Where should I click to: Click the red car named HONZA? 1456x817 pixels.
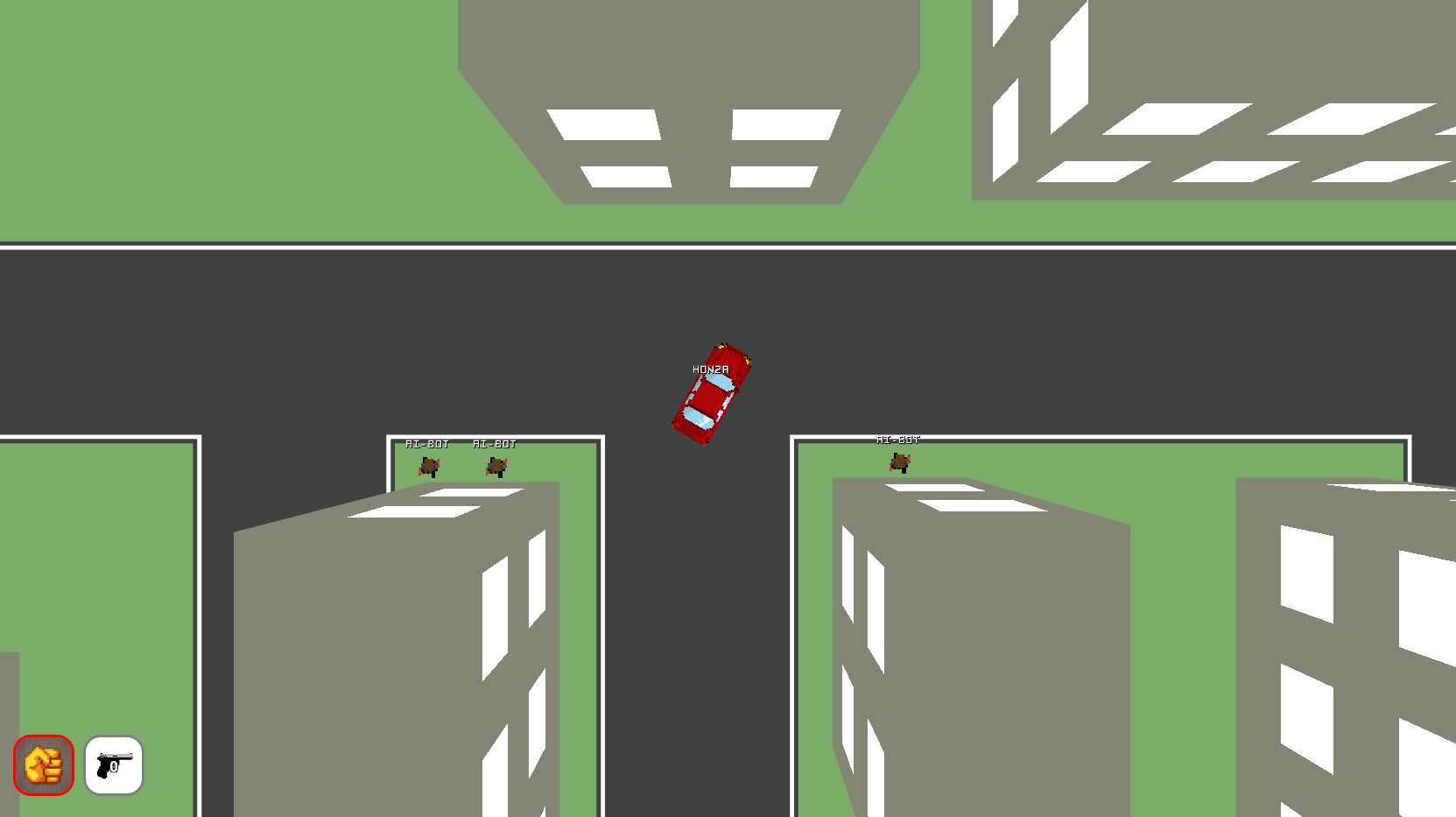(711, 394)
